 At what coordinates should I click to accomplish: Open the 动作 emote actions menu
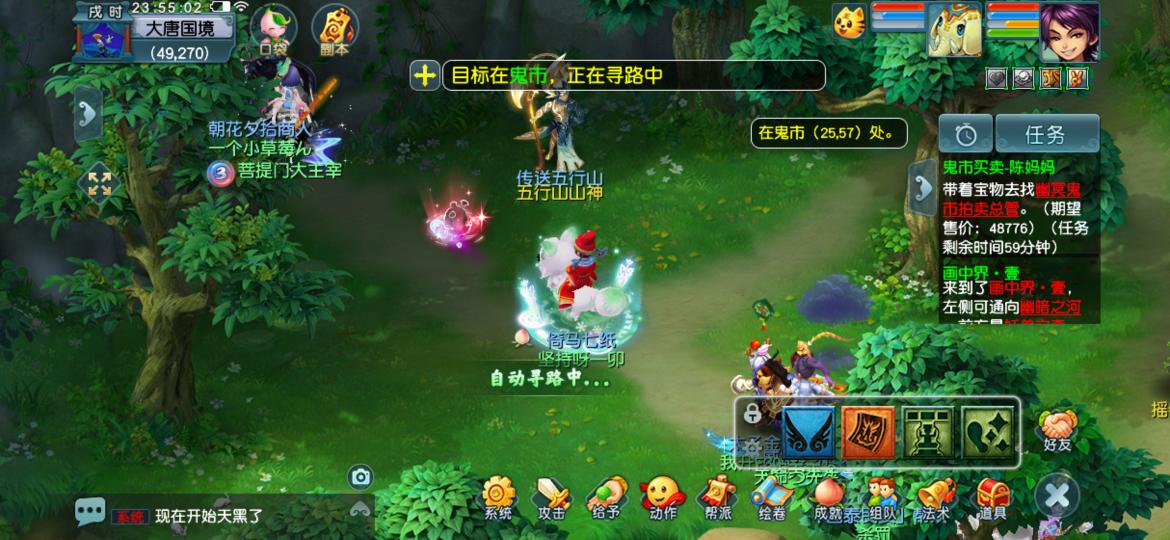coord(661,497)
